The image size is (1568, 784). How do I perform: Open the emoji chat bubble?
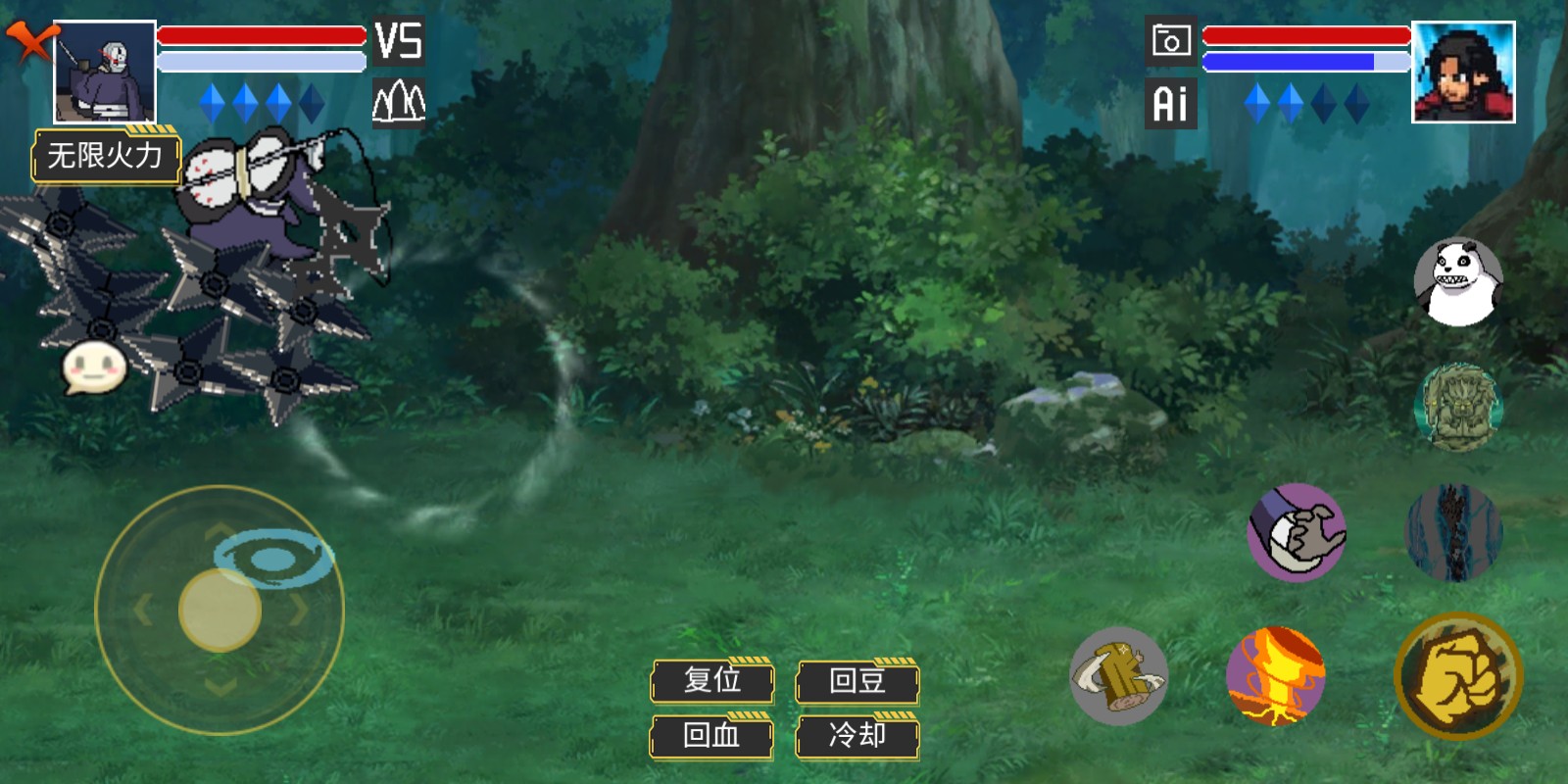94,368
